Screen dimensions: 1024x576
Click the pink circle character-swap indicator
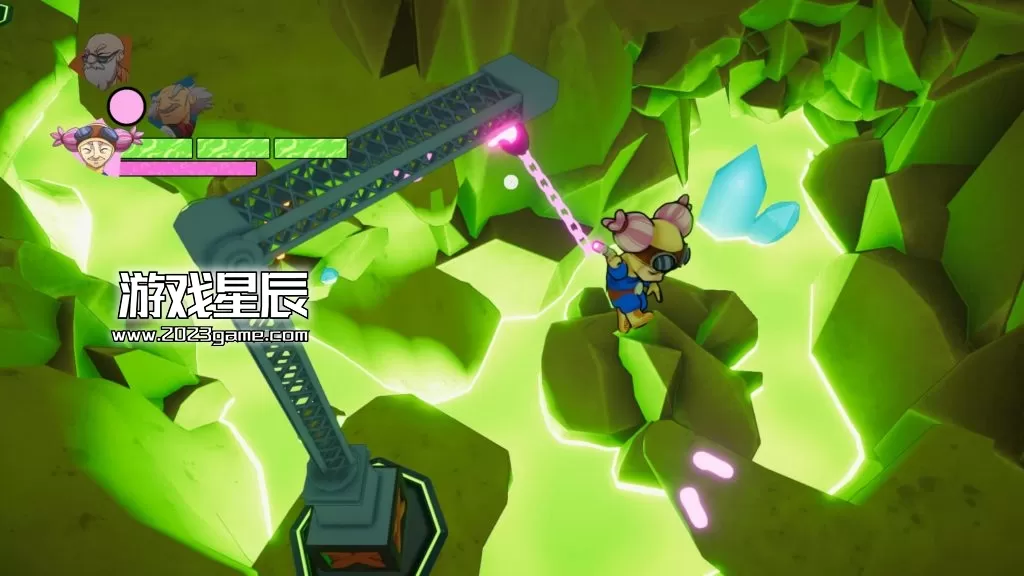point(126,105)
